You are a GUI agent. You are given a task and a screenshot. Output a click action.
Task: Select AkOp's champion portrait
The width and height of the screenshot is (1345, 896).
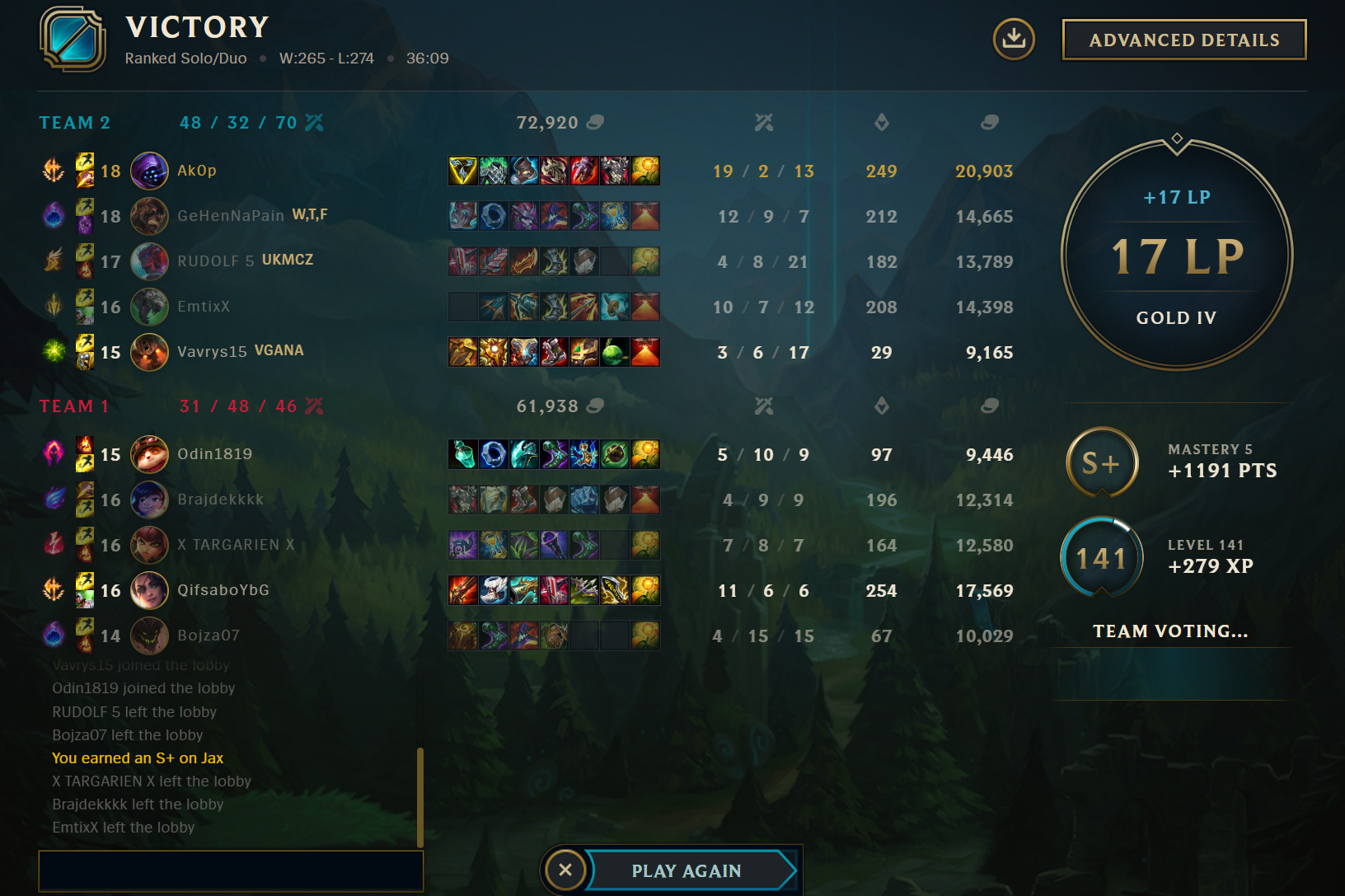(x=149, y=171)
